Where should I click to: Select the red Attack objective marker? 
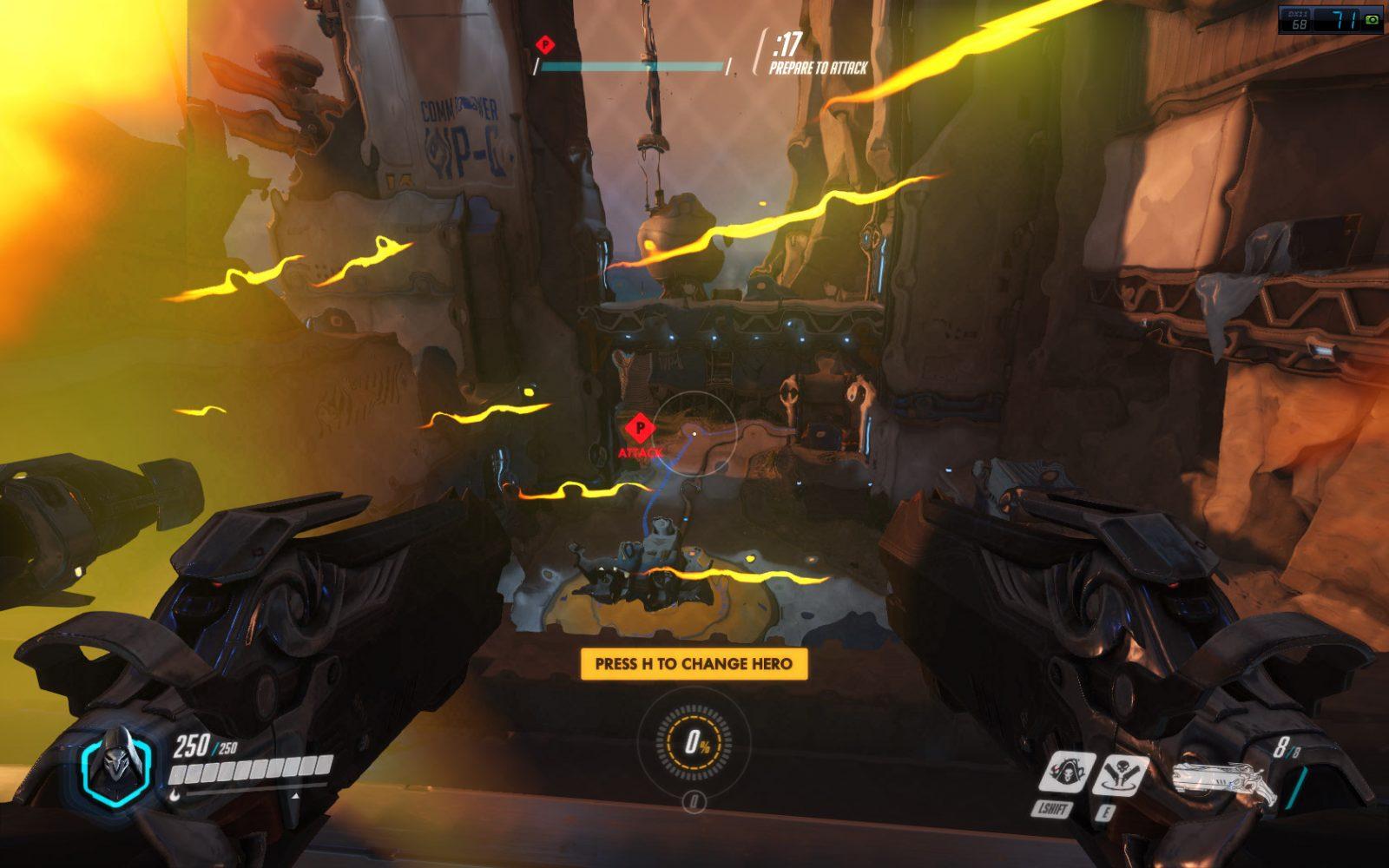click(641, 428)
